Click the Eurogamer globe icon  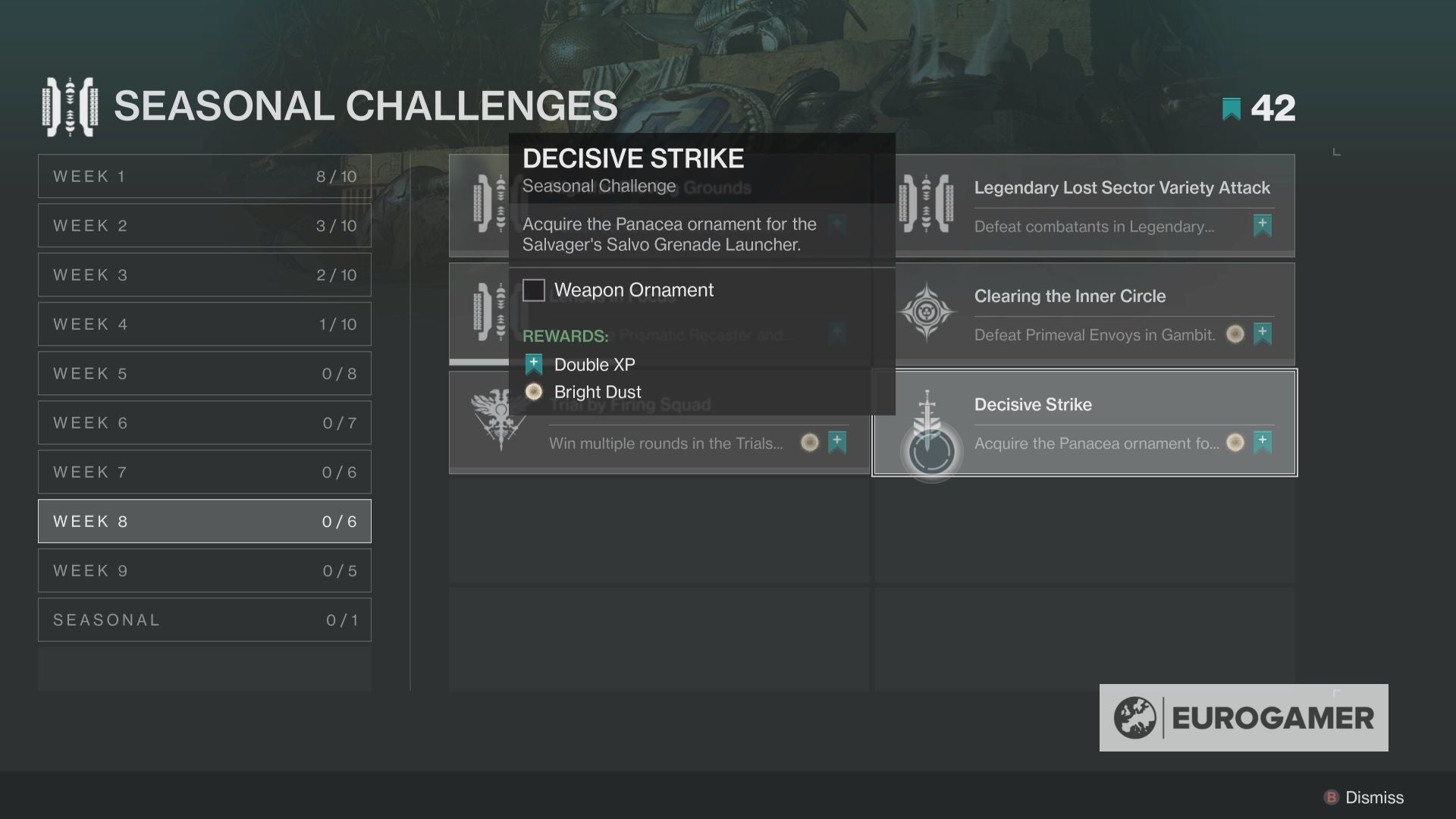[x=1136, y=716]
